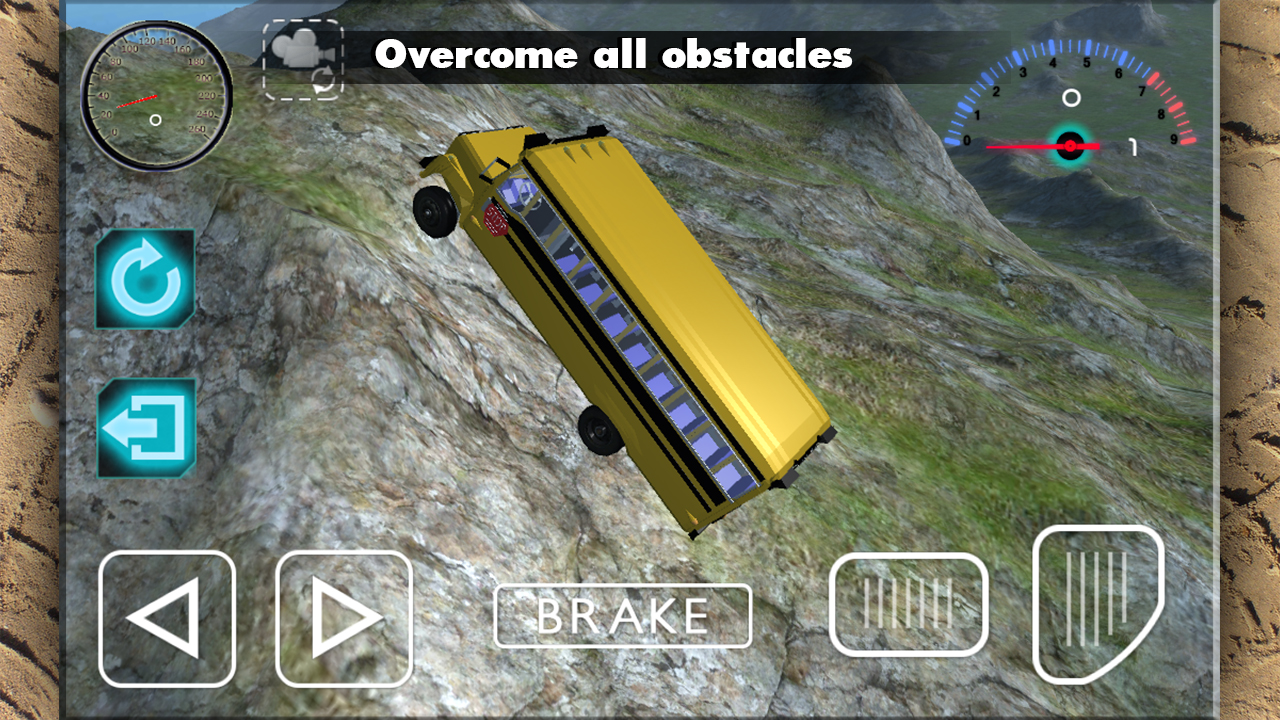Select the gear indicator showing 1
This screenshot has height=720, width=1280.
pyautogui.click(x=1133, y=147)
